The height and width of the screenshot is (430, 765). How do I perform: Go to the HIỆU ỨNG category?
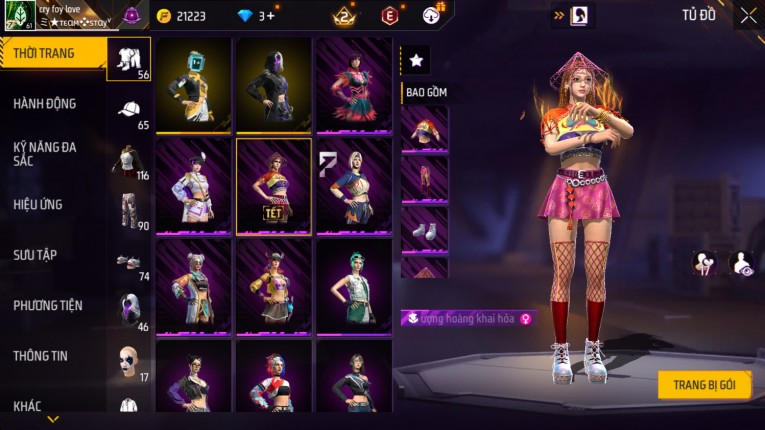(38, 205)
